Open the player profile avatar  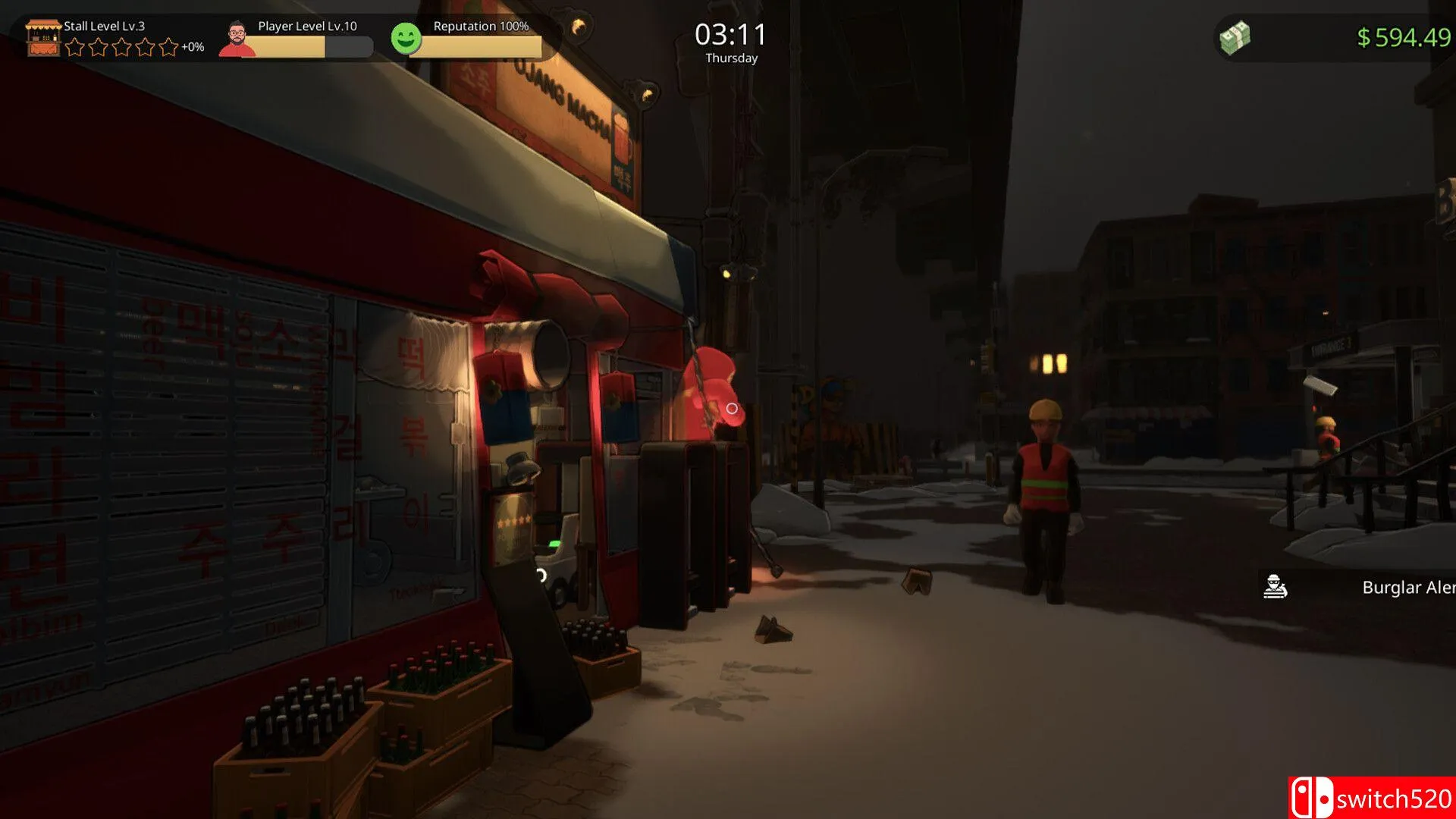click(237, 39)
